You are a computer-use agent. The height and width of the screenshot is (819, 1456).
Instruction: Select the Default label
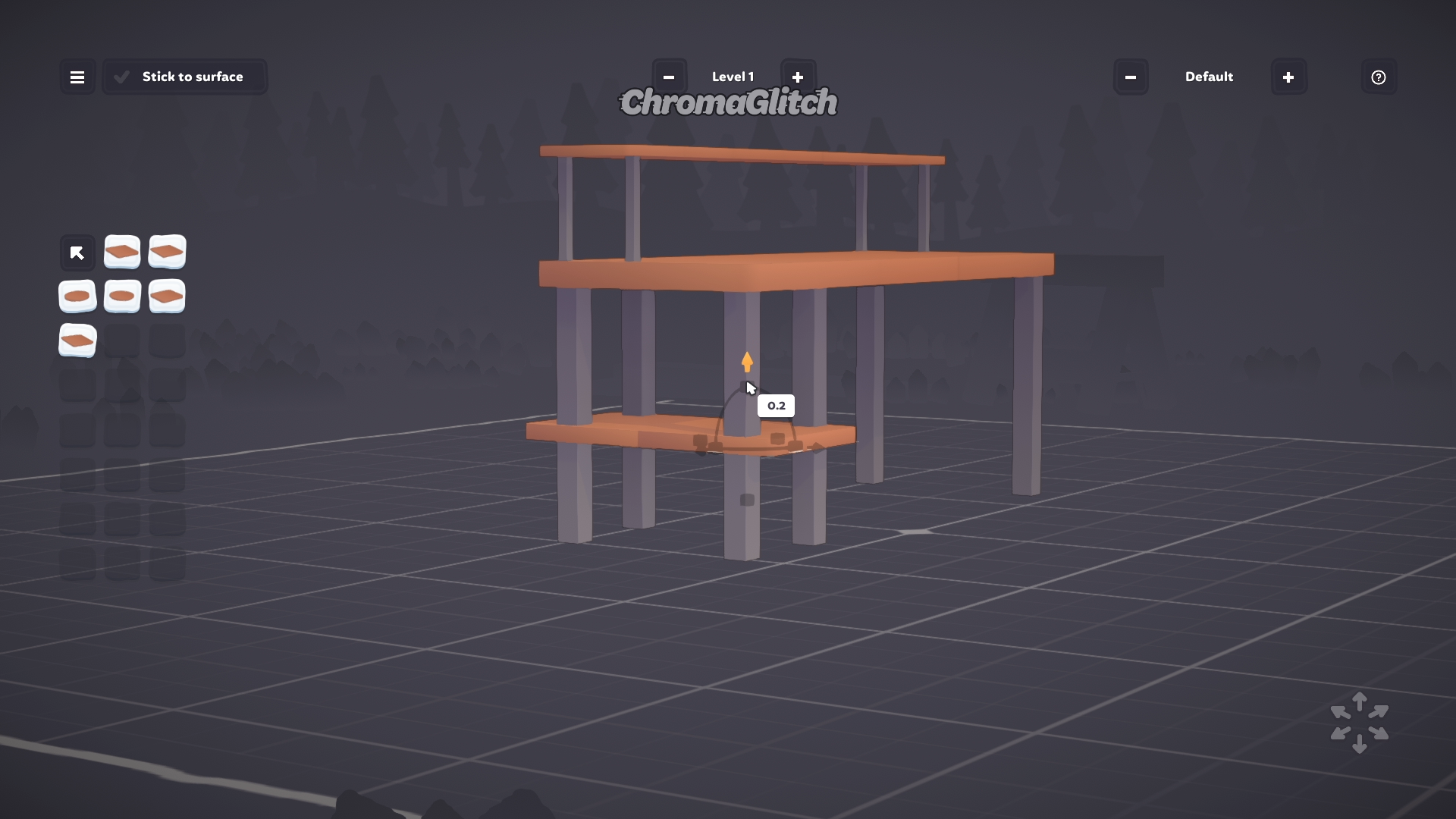(1209, 77)
